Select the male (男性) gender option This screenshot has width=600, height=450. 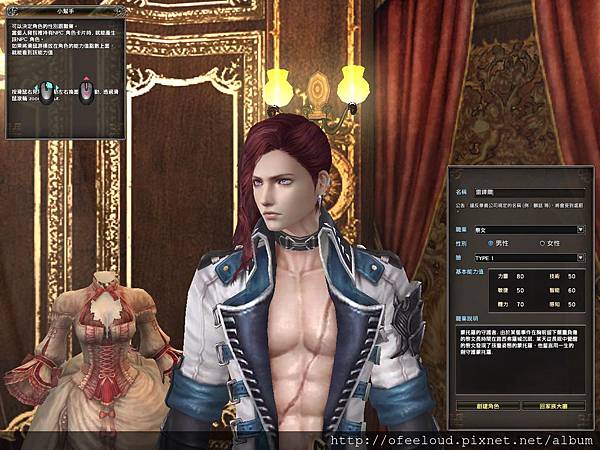[491, 243]
